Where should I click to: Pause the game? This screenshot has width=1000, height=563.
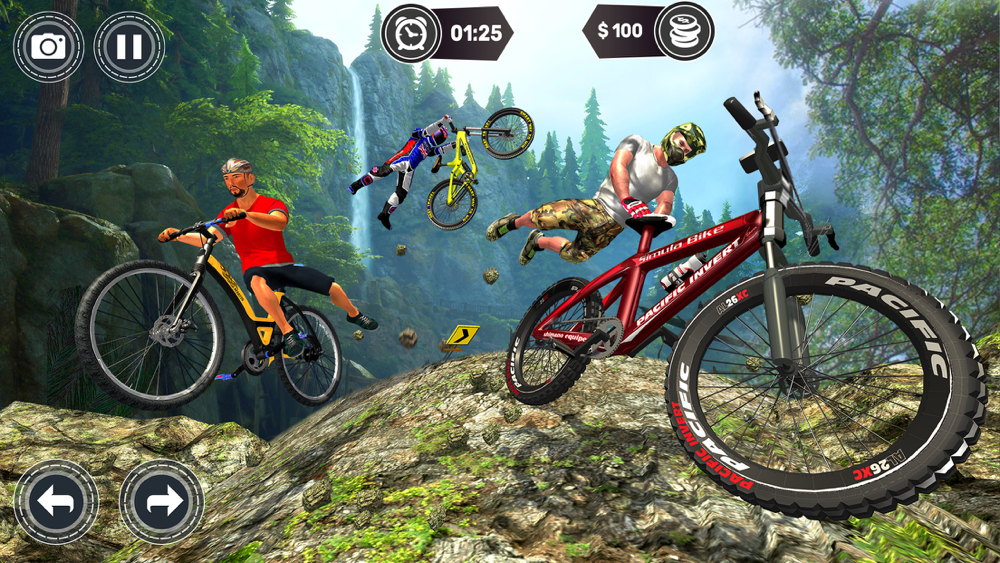(129, 46)
